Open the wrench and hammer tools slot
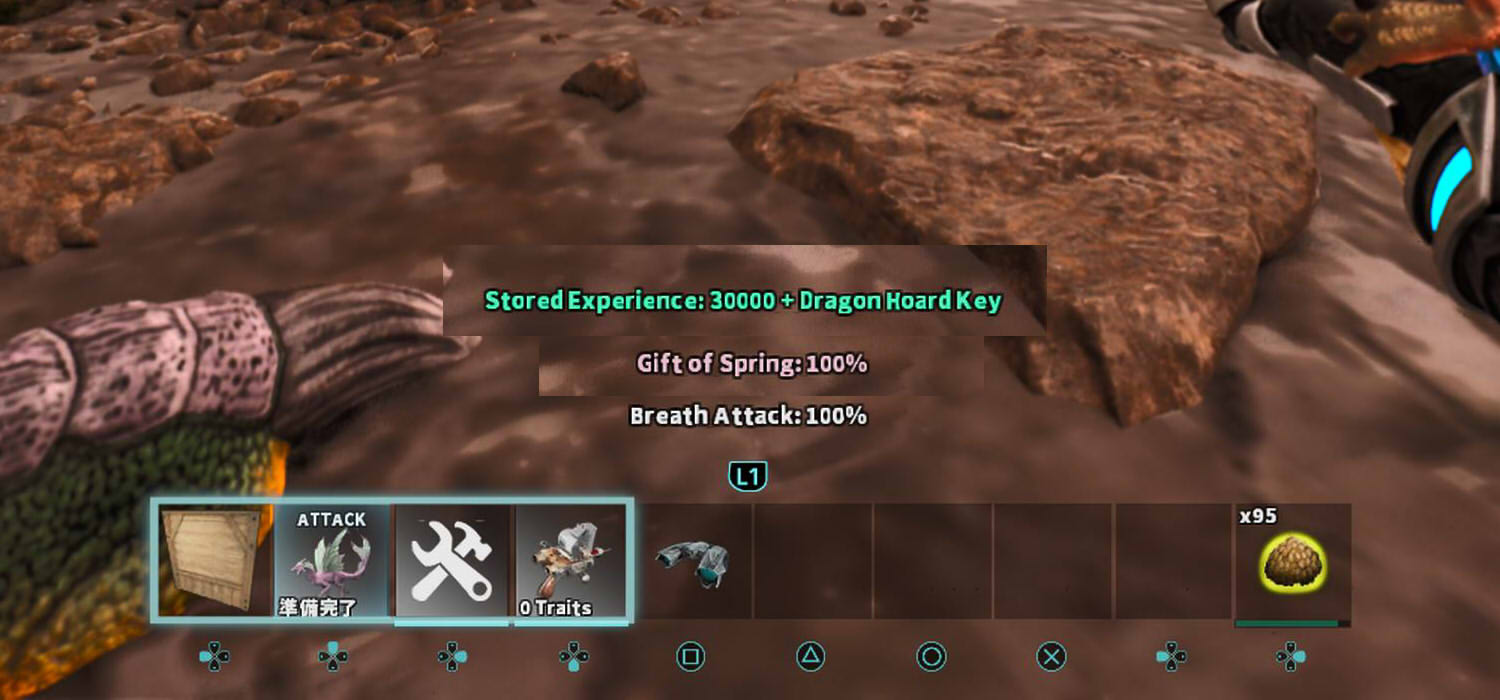This screenshot has height=700, width=1500. tap(452, 562)
